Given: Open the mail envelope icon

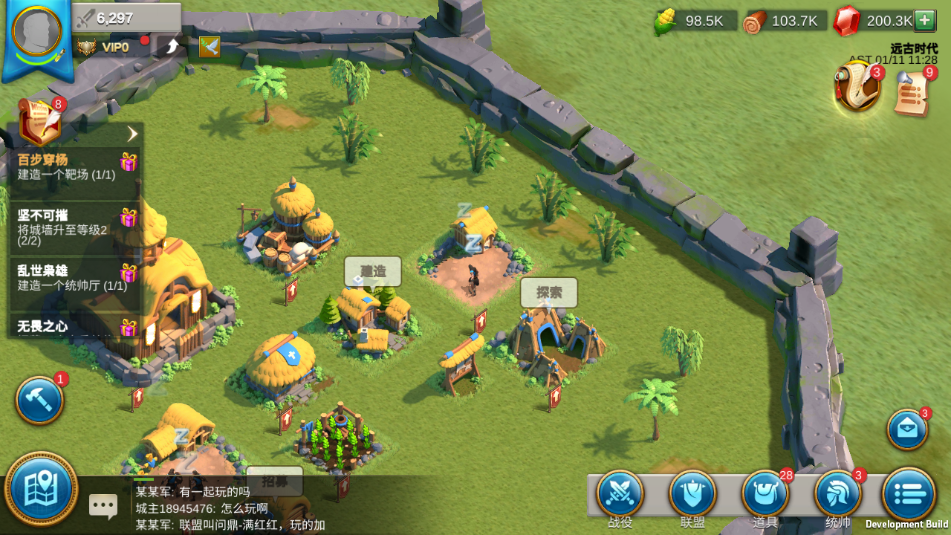Looking at the screenshot, I should (907, 430).
